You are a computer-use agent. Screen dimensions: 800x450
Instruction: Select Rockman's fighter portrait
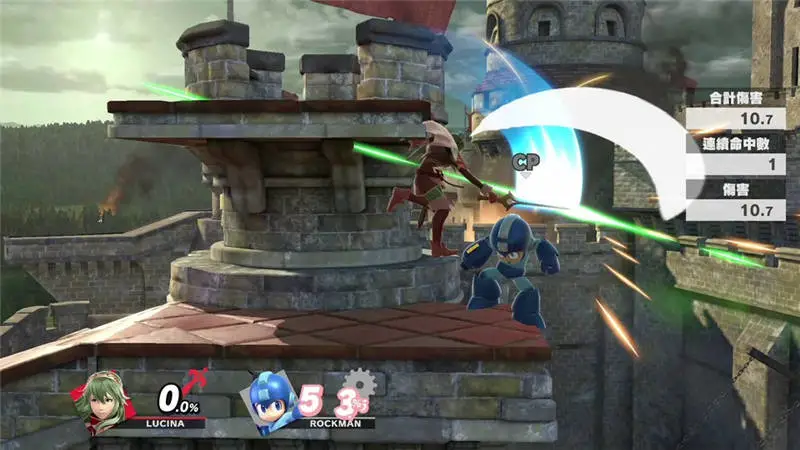point(270,400)
